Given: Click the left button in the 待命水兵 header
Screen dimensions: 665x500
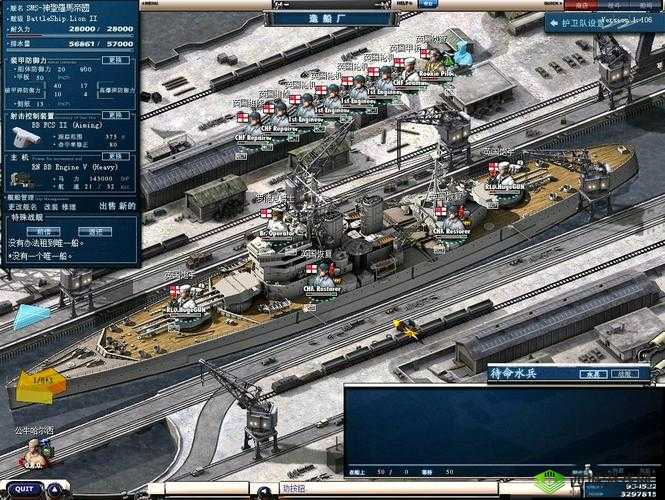Looking at the screenshot, I should [592, 374].
